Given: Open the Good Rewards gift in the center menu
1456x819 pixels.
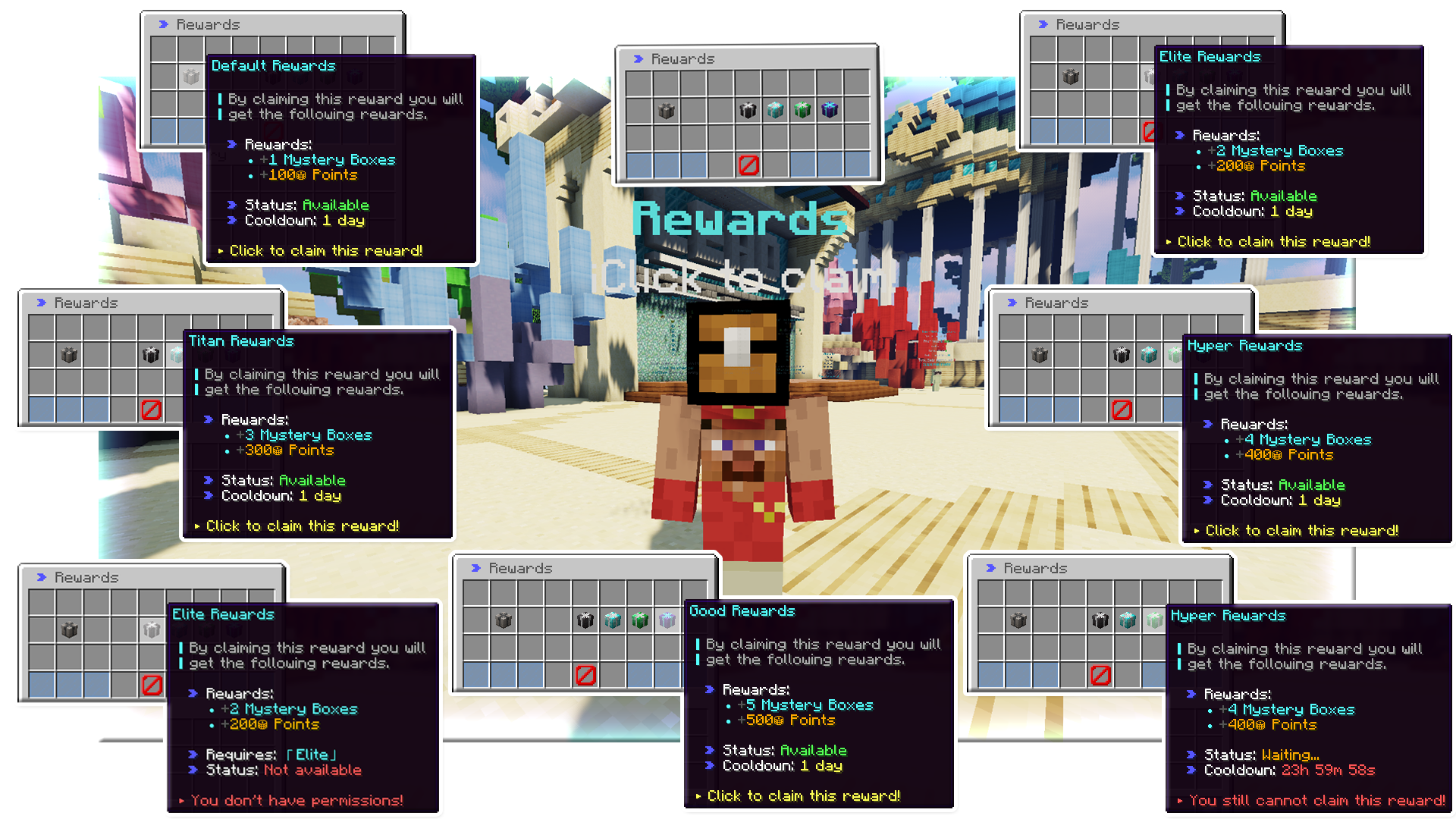Looking at the screenshot, I should pos(742,610).
